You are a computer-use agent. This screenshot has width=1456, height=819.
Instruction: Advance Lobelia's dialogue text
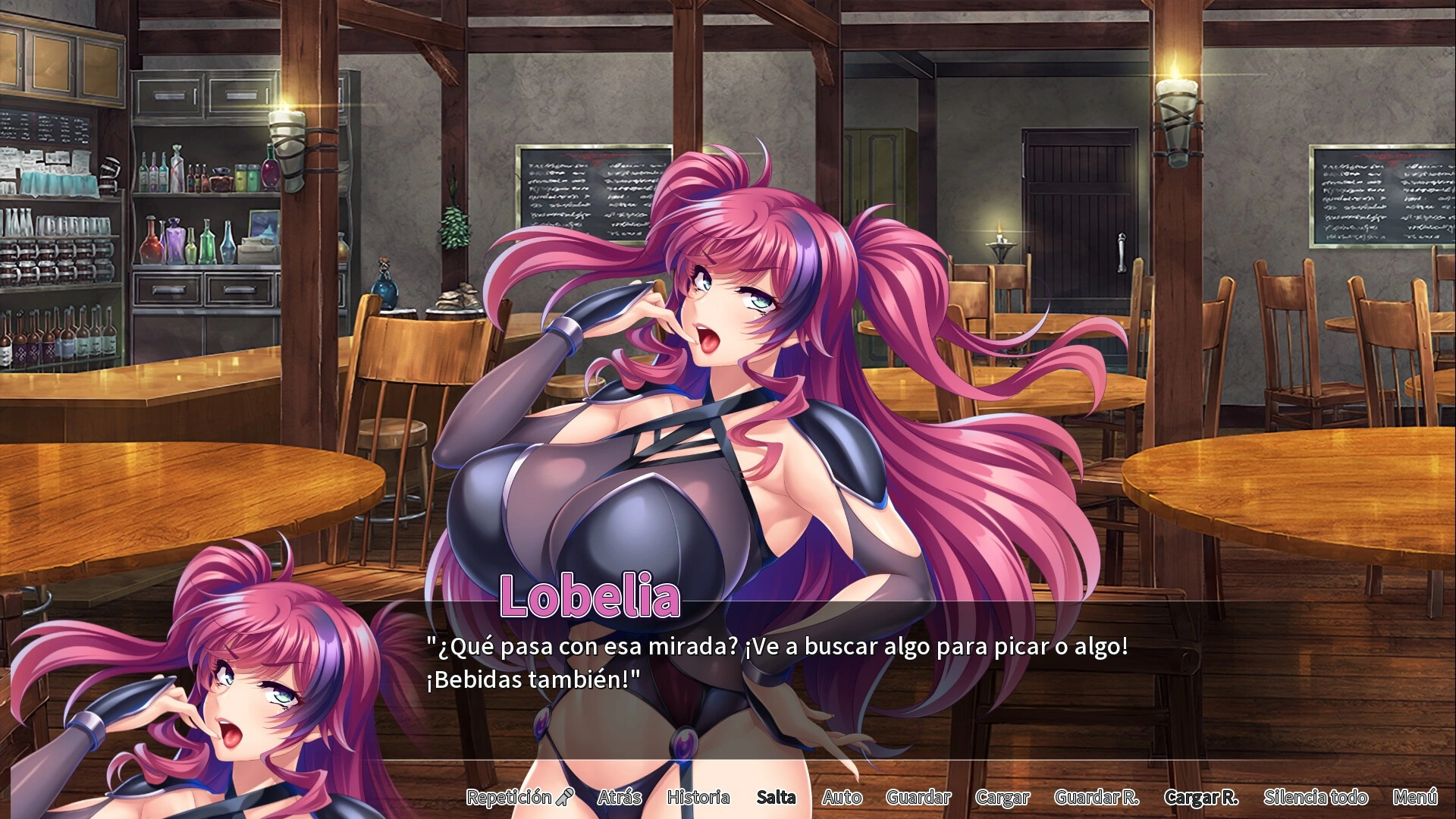[x=777, y=663]
